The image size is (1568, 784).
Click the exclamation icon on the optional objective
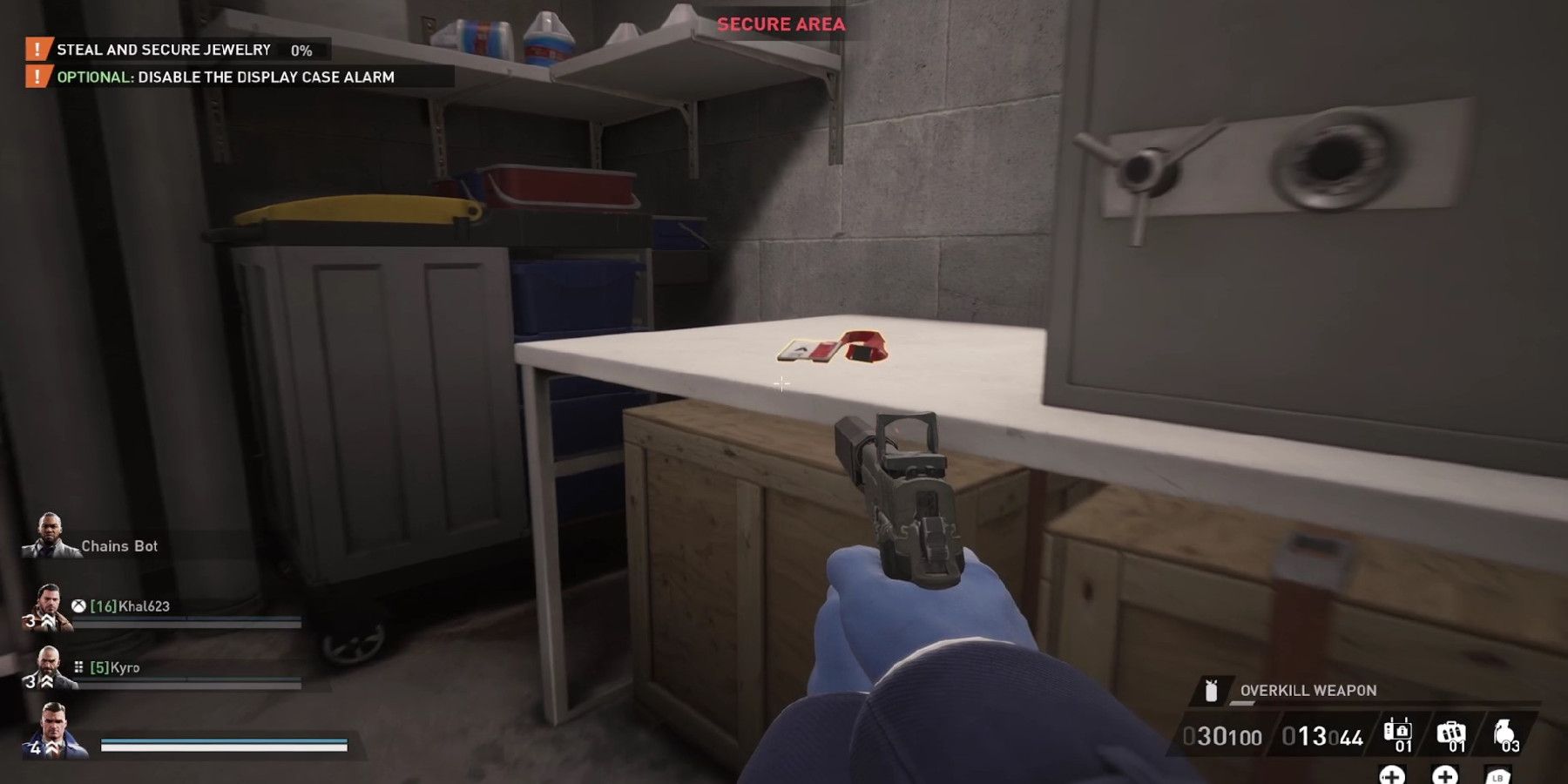click(x=36, y=77)
